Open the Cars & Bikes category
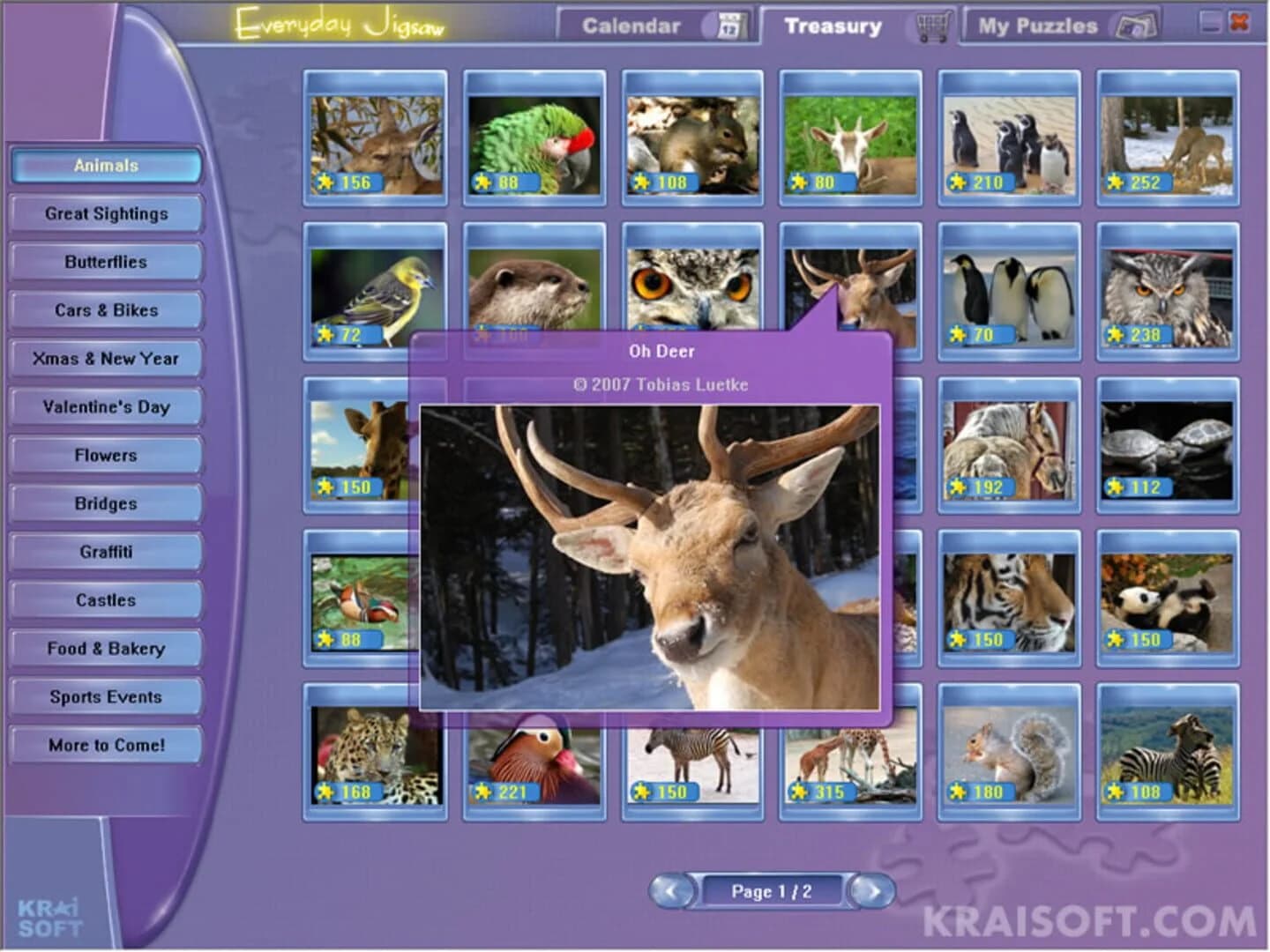 [105, 309]
